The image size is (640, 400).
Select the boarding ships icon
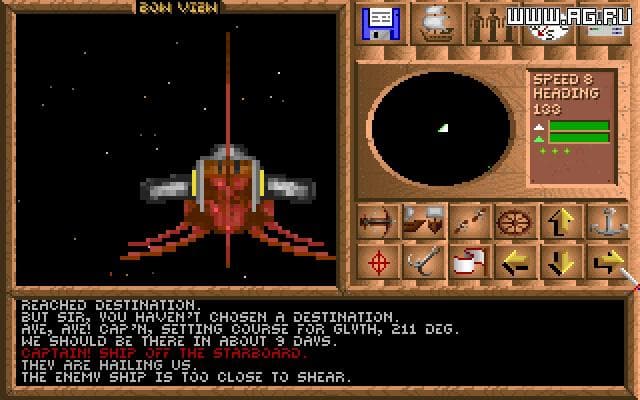[423, 221]
